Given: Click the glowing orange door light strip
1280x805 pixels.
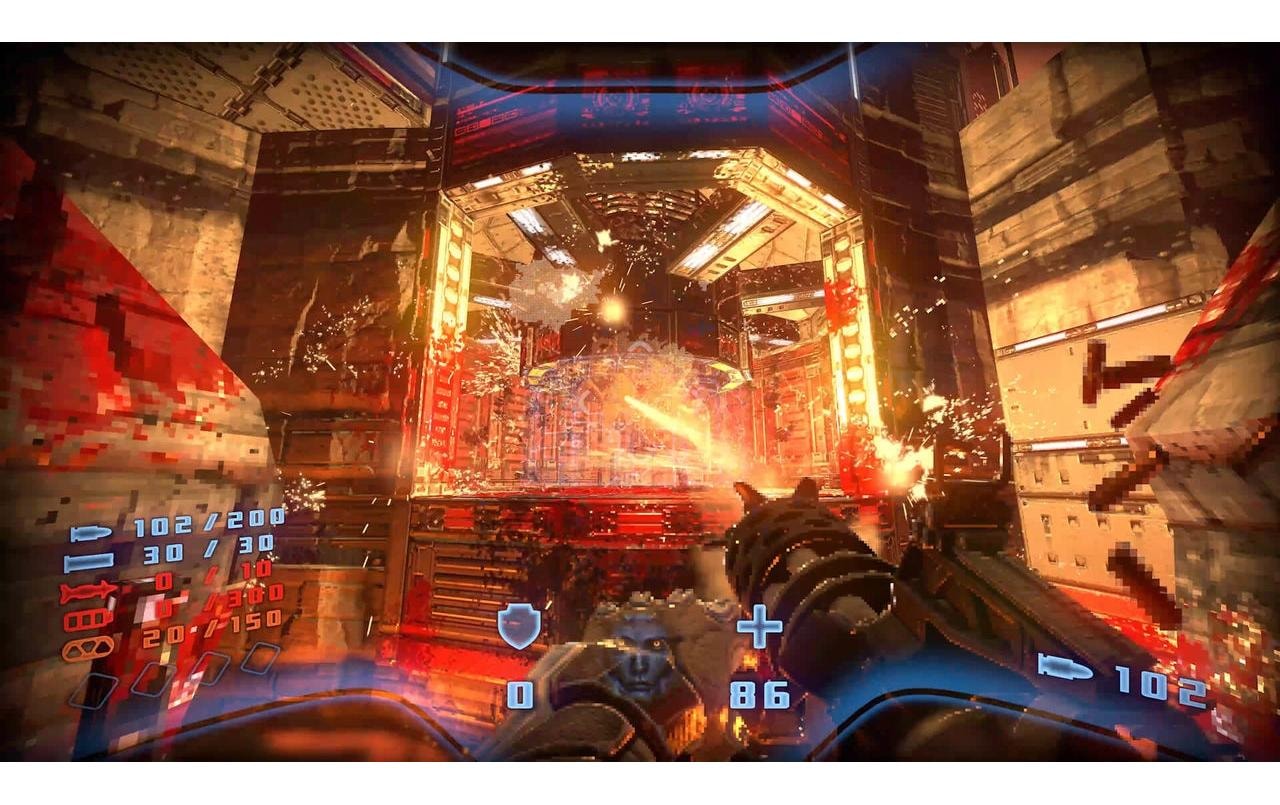Looking at the screenshot, I should [450, 300].
